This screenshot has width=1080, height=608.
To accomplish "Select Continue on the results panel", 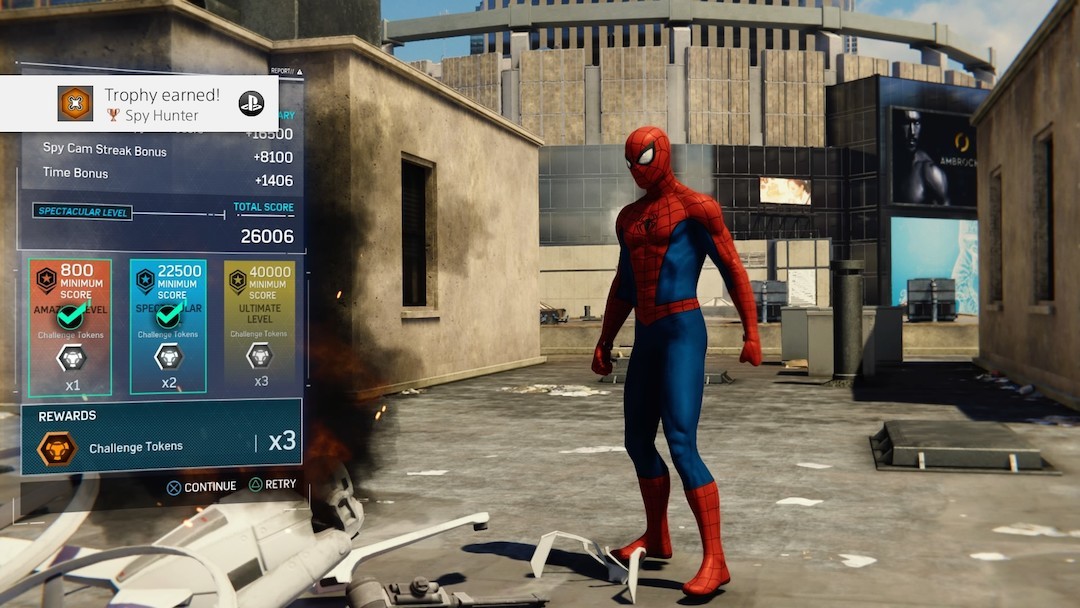I will (201, 487).
